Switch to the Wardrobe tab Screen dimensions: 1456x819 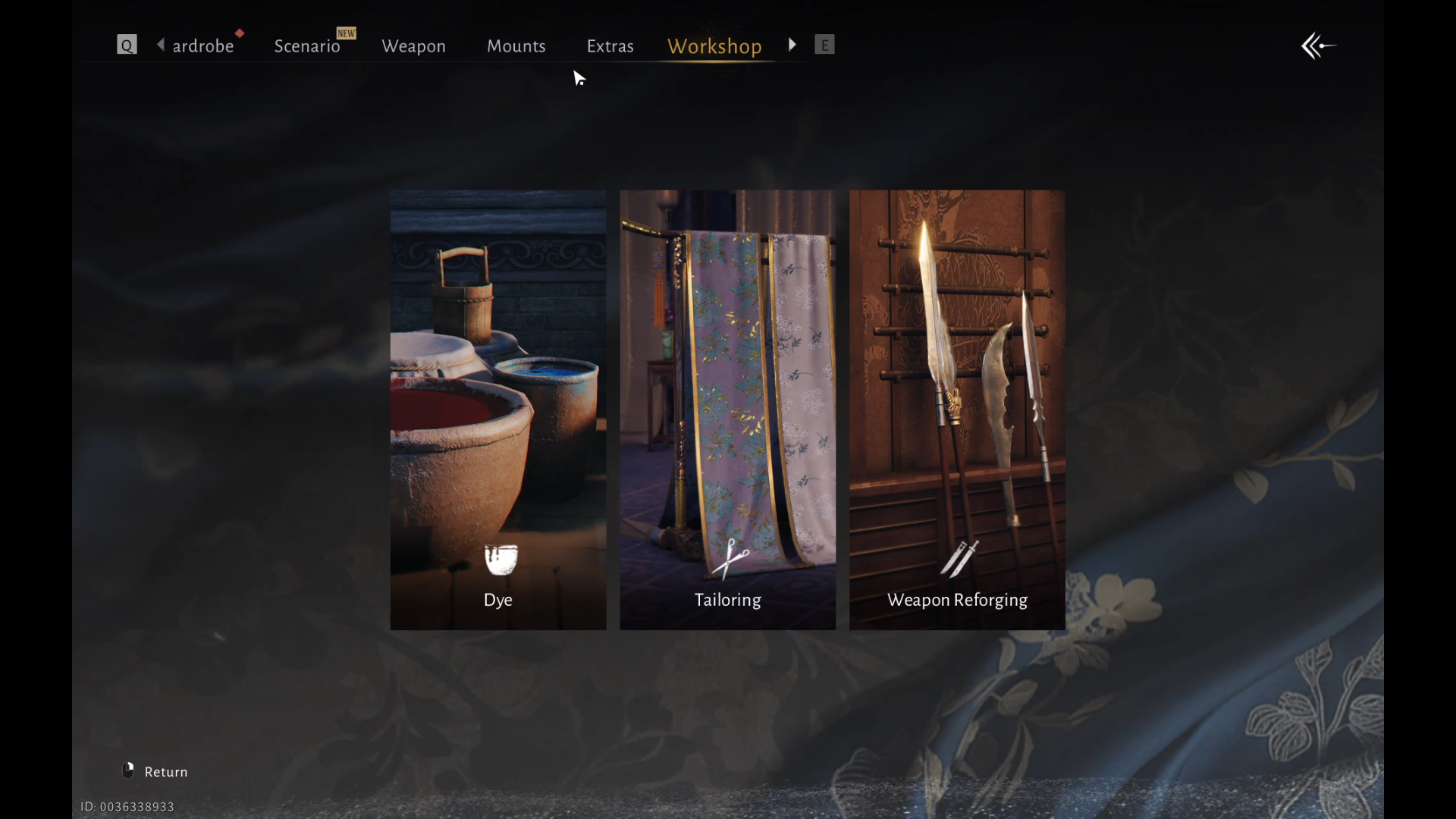click(202, 46)
